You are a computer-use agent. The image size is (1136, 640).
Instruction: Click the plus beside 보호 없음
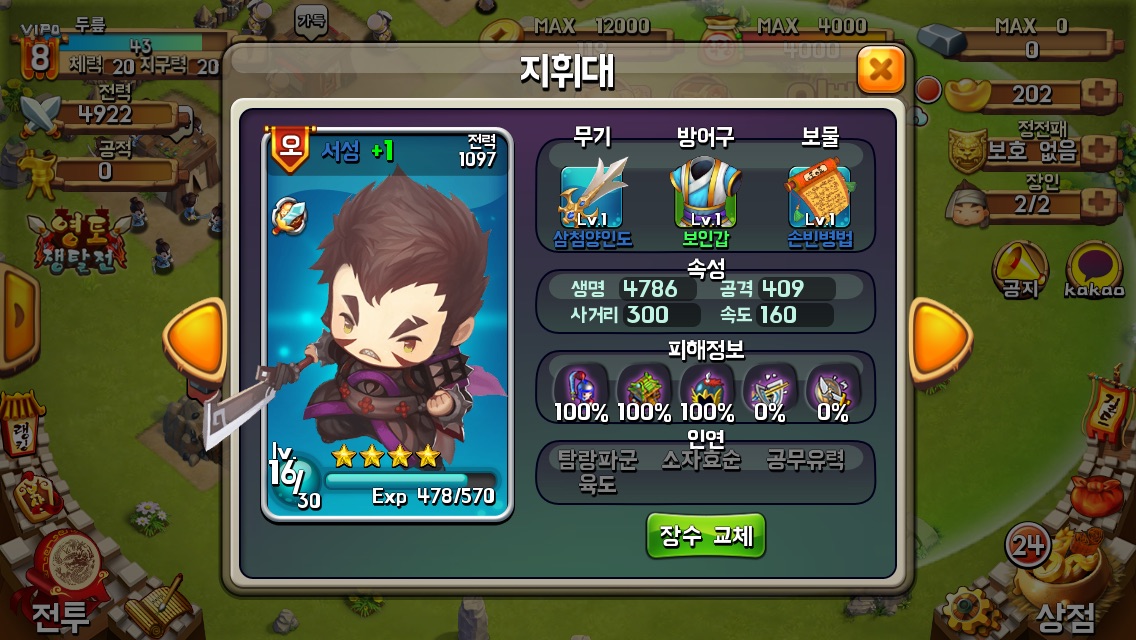click(1098, 150)
